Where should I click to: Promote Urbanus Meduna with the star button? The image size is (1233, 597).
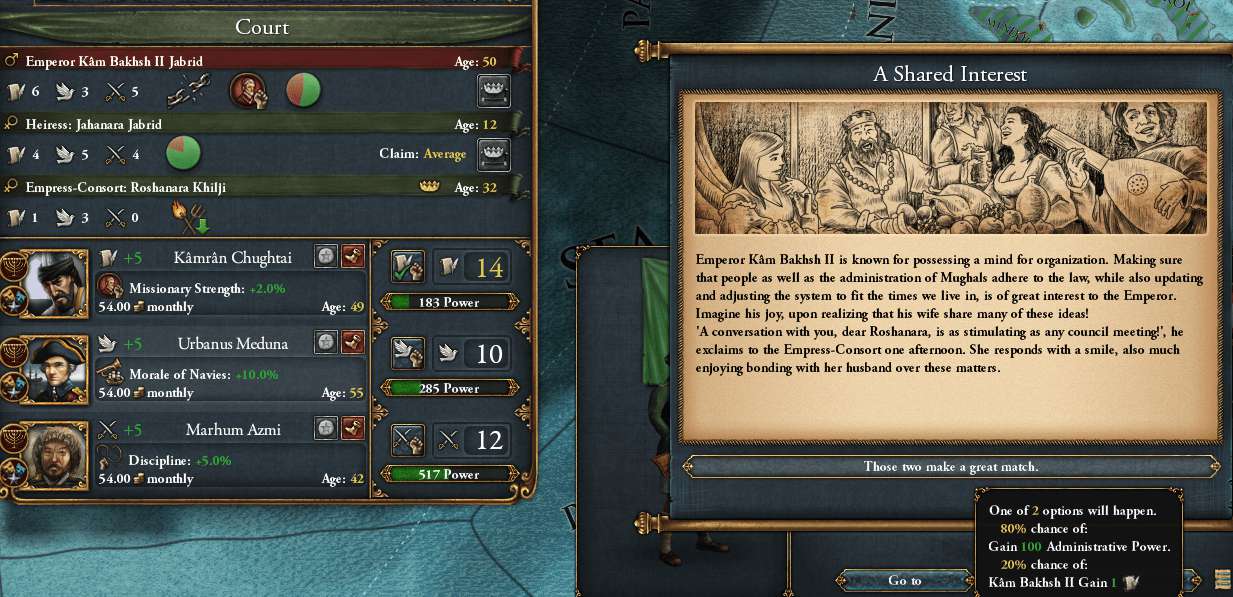(326, 343)
